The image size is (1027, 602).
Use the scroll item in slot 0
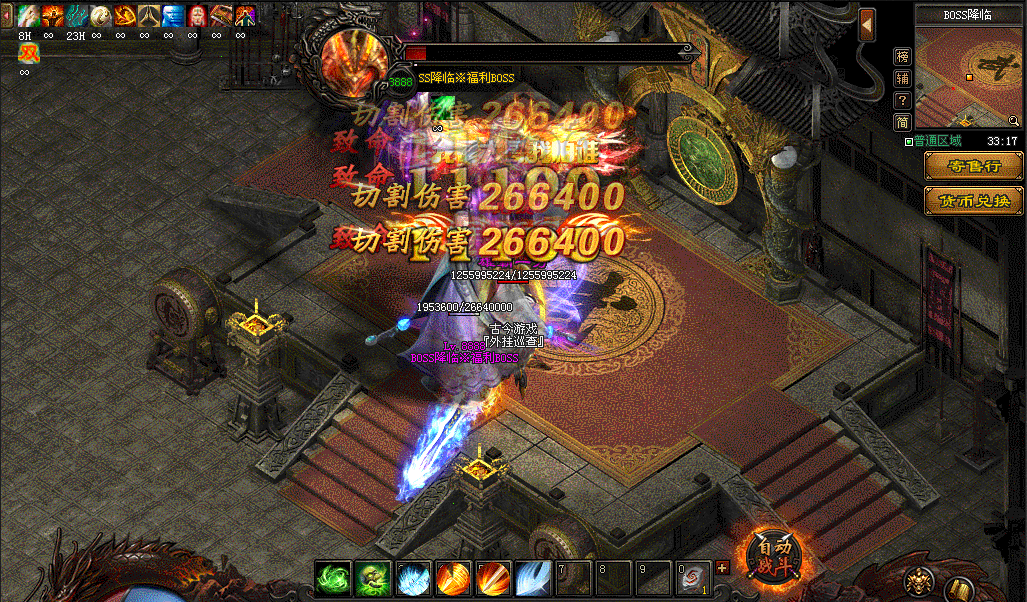(x=693, y=579)
